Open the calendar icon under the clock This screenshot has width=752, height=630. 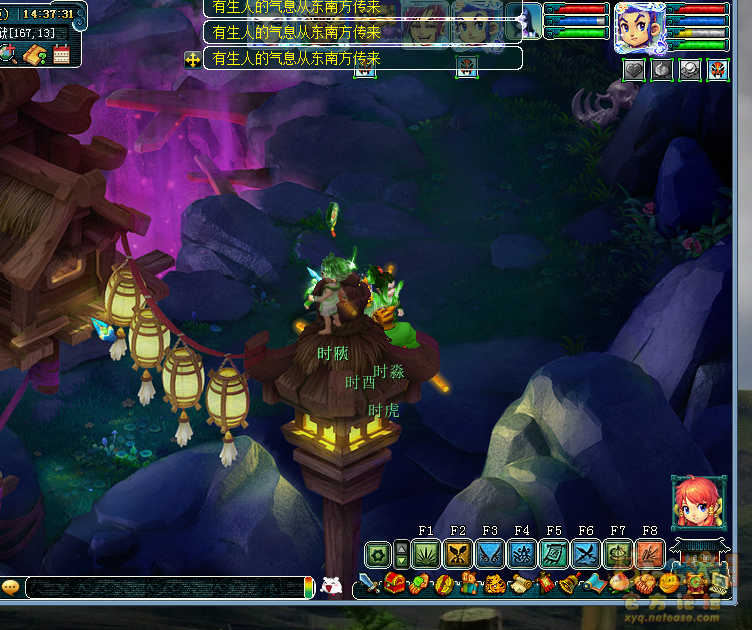point(62,55)
